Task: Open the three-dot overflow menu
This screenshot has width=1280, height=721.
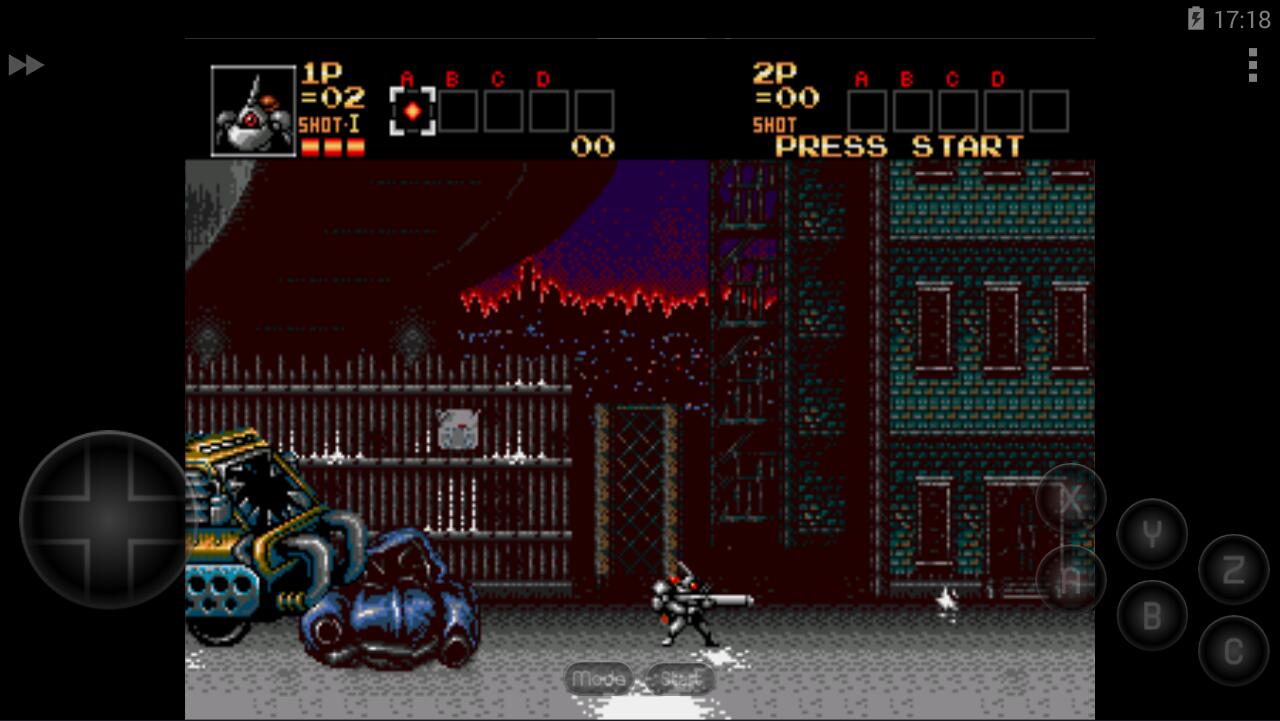Action: click(1252, 65)
